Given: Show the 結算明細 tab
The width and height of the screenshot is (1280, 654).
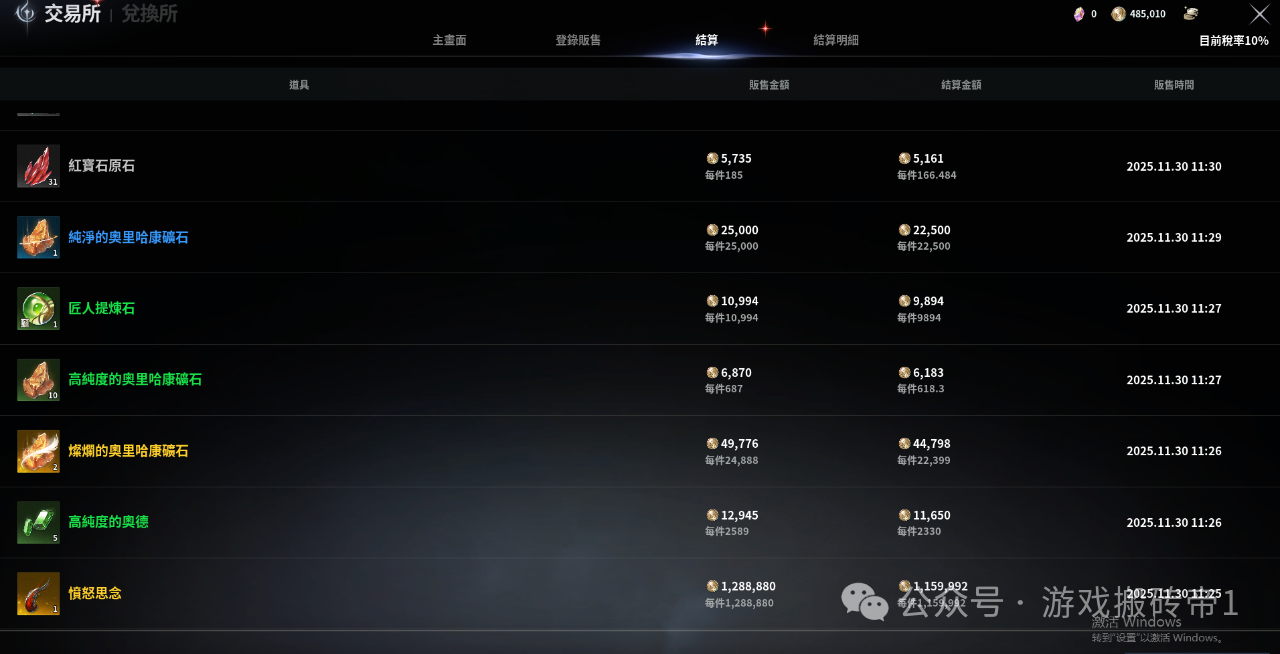Looking at the screenshot, I should 836,40.
